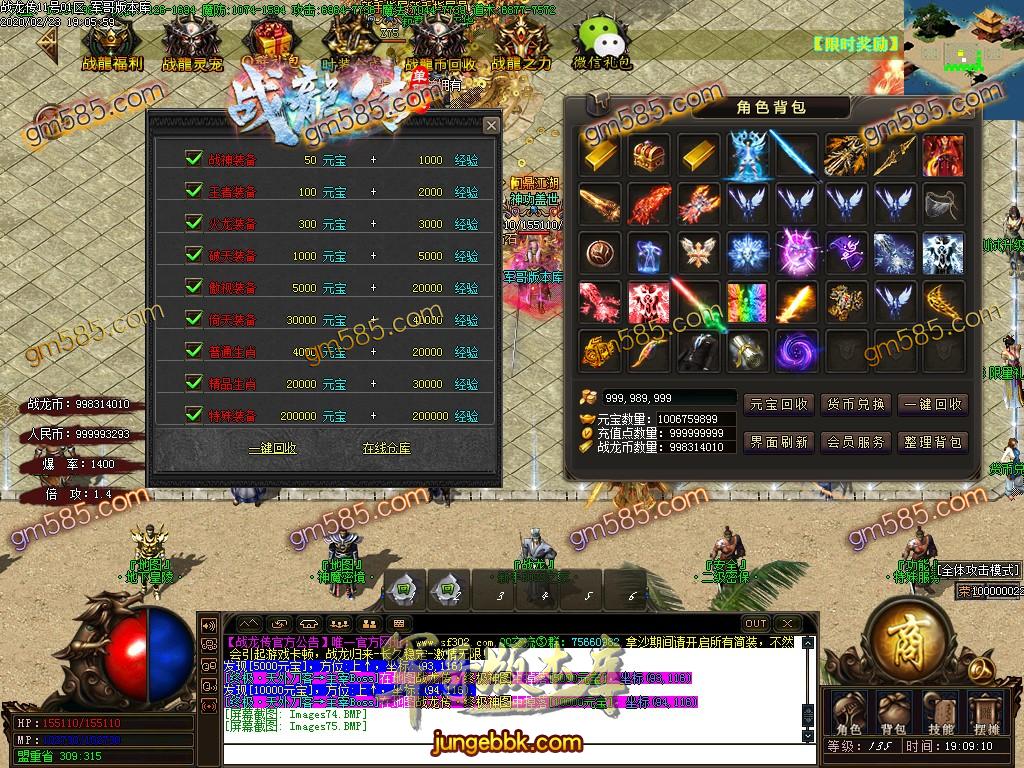1024x768 pixels.
Task: Select the treasure chest item in bag
Action: 650,155
